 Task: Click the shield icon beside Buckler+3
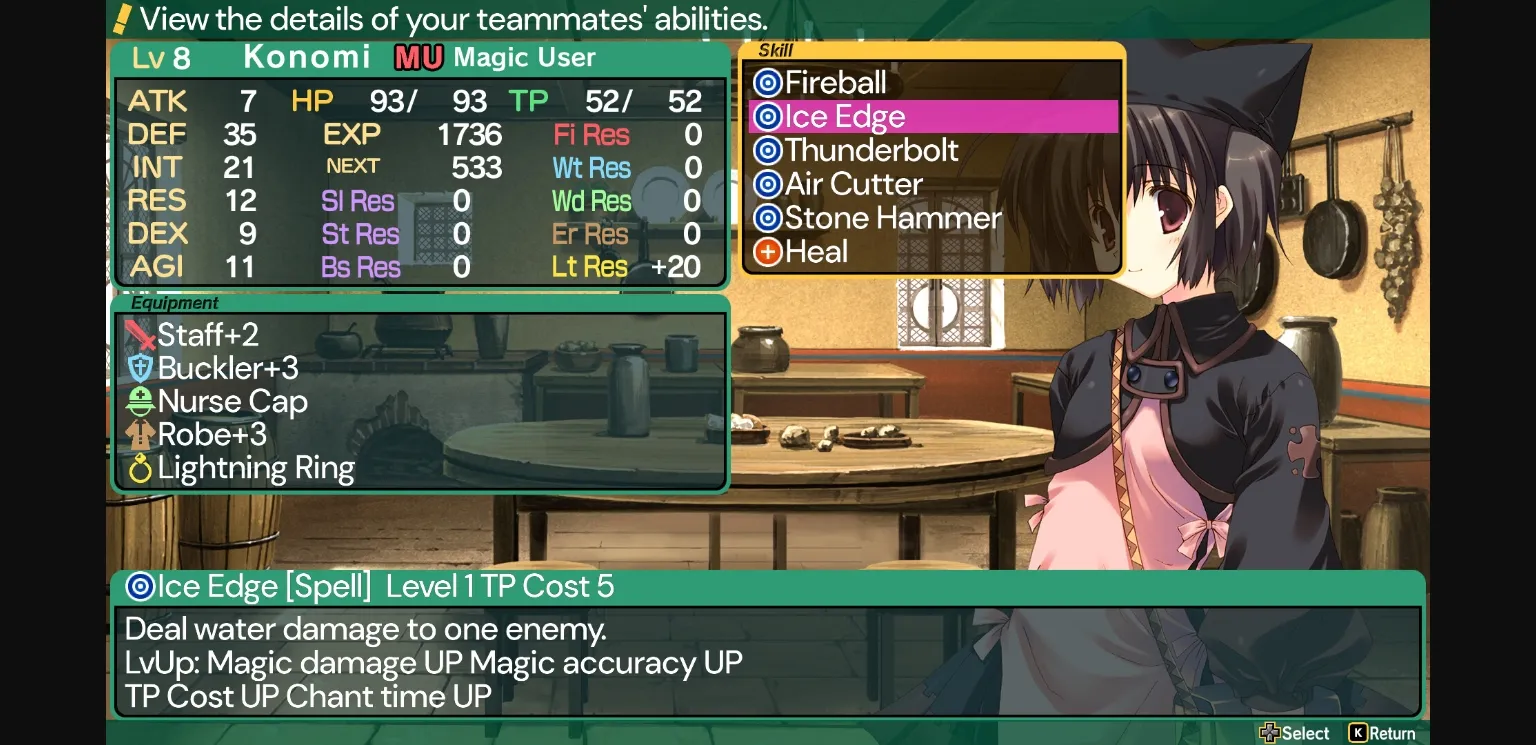click(x=140, y=368)
